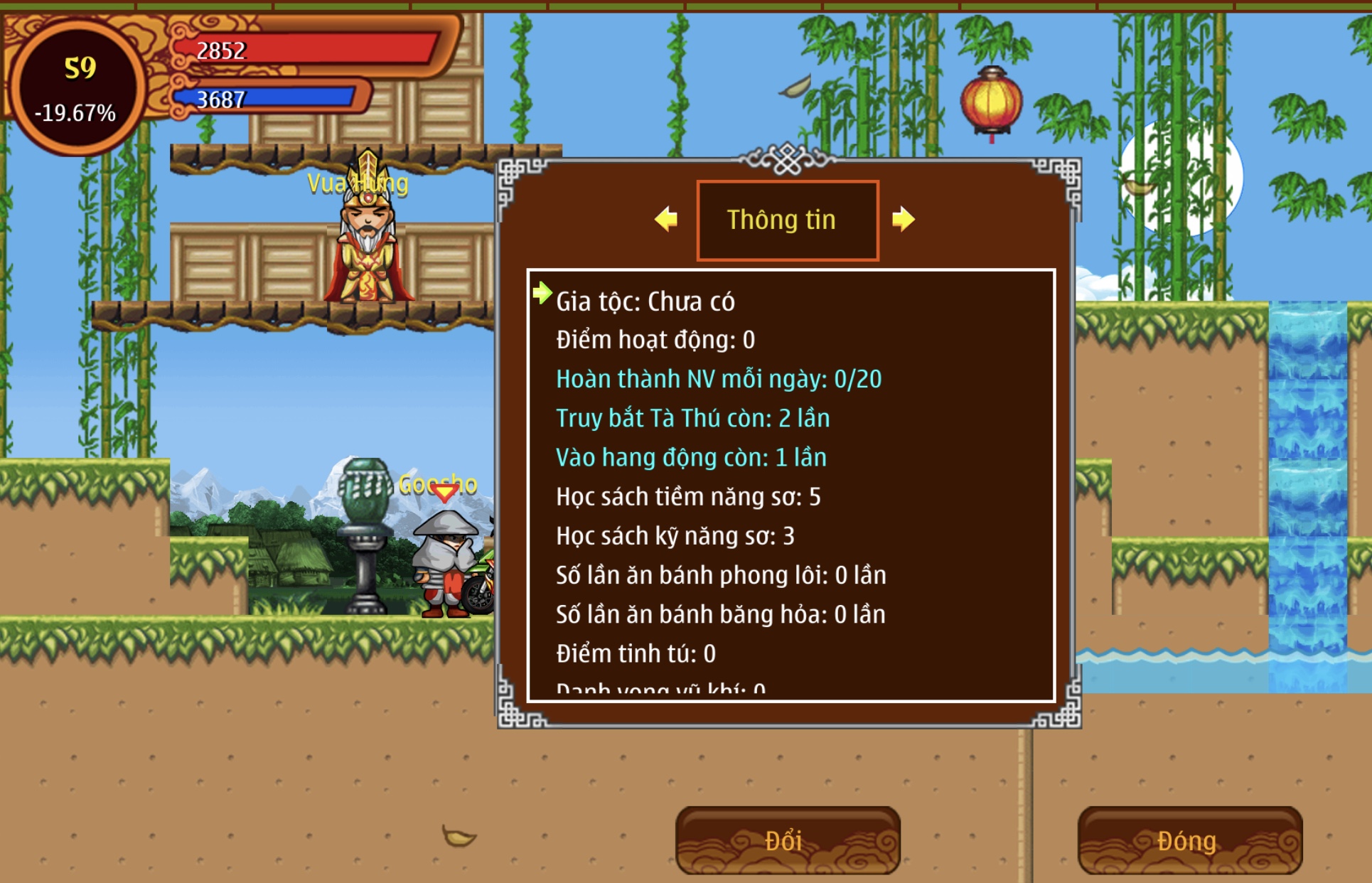Select Vào hang động còn 1 lần

(x=691, y=457)
